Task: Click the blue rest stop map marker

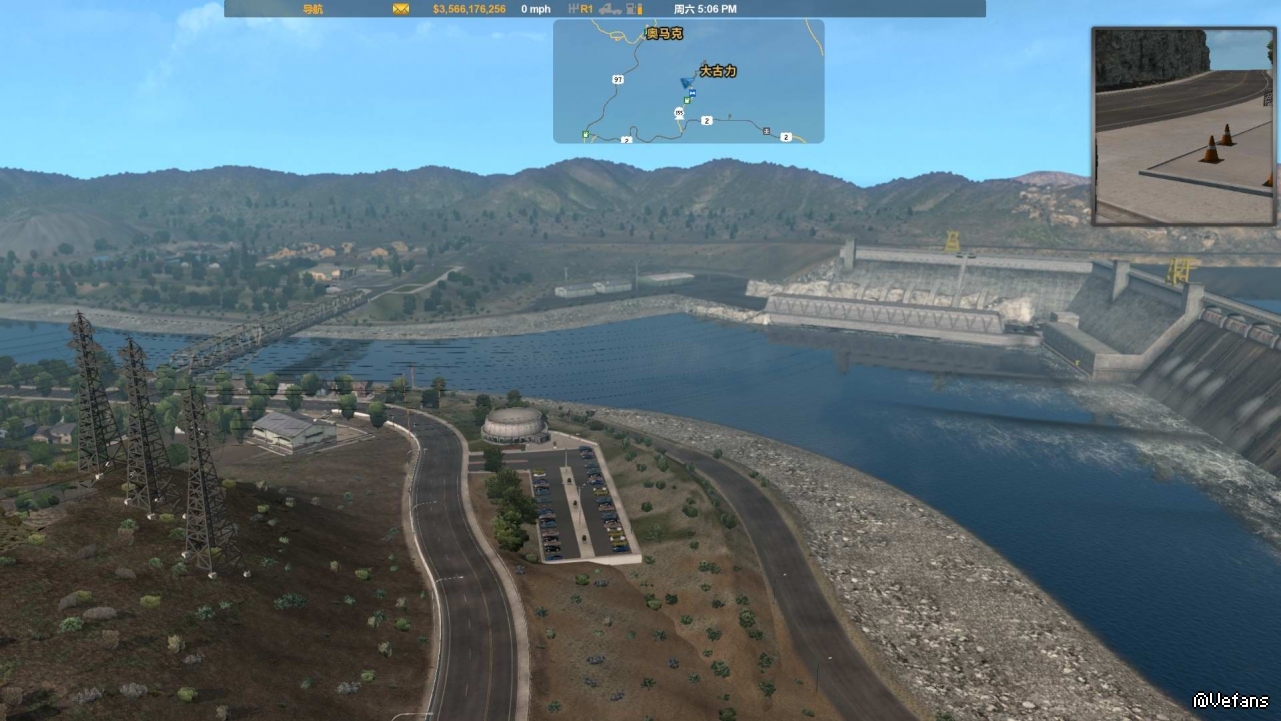Action: (x=692, y=92)
